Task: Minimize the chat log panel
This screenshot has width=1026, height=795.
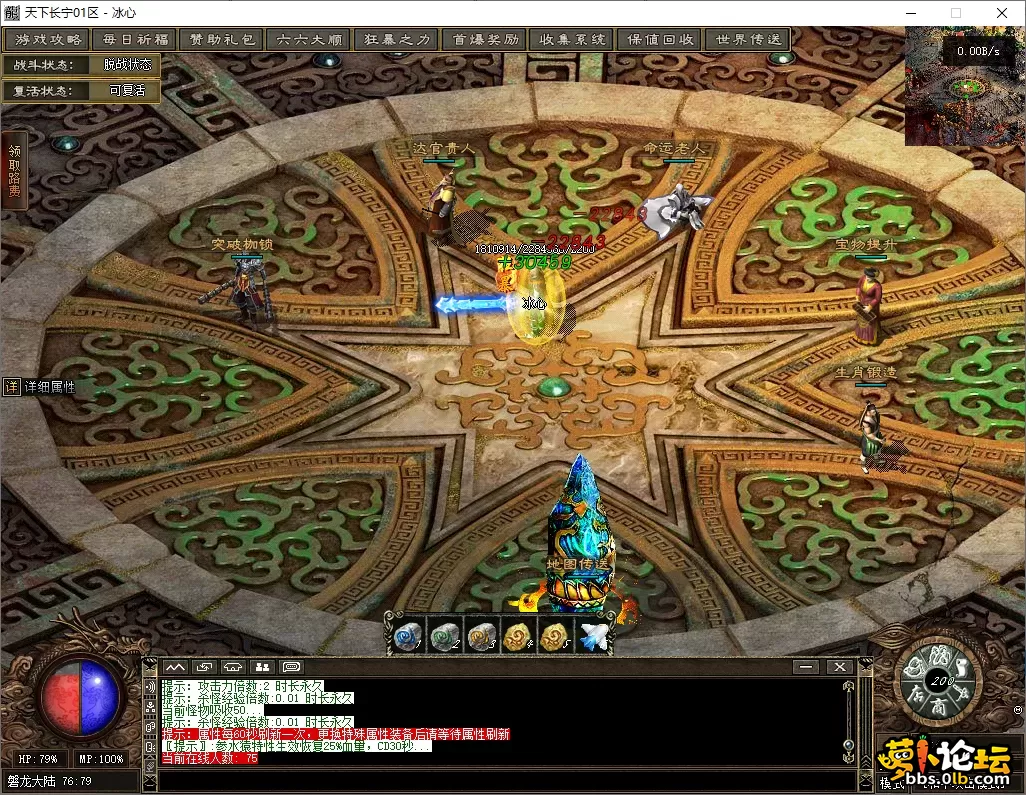Action: pyautogui.click(x=804, y=667)
